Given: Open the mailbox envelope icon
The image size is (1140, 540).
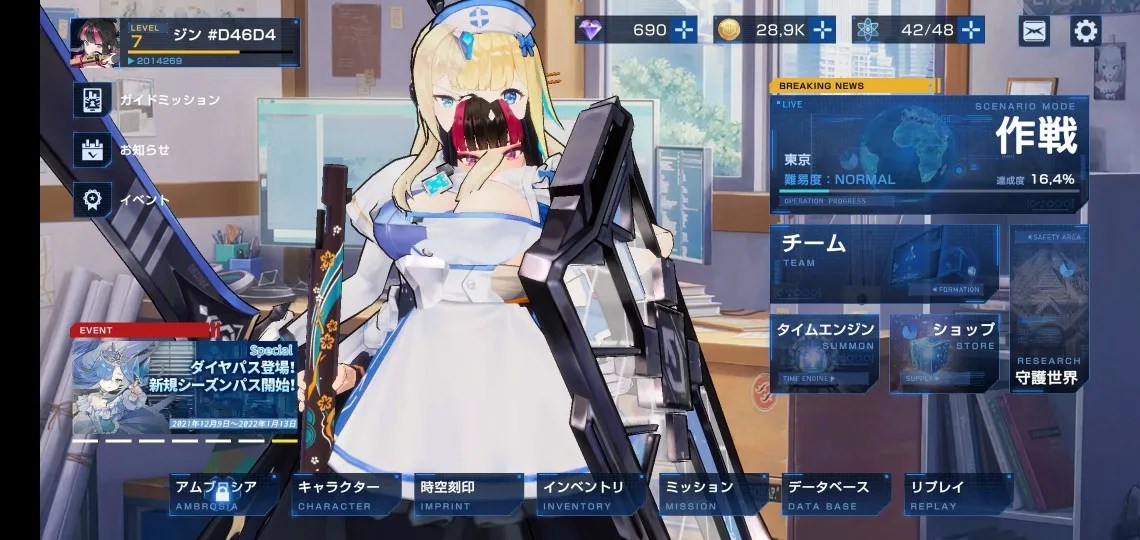Looking at the screenshot, I should [x=1034, y=31].
